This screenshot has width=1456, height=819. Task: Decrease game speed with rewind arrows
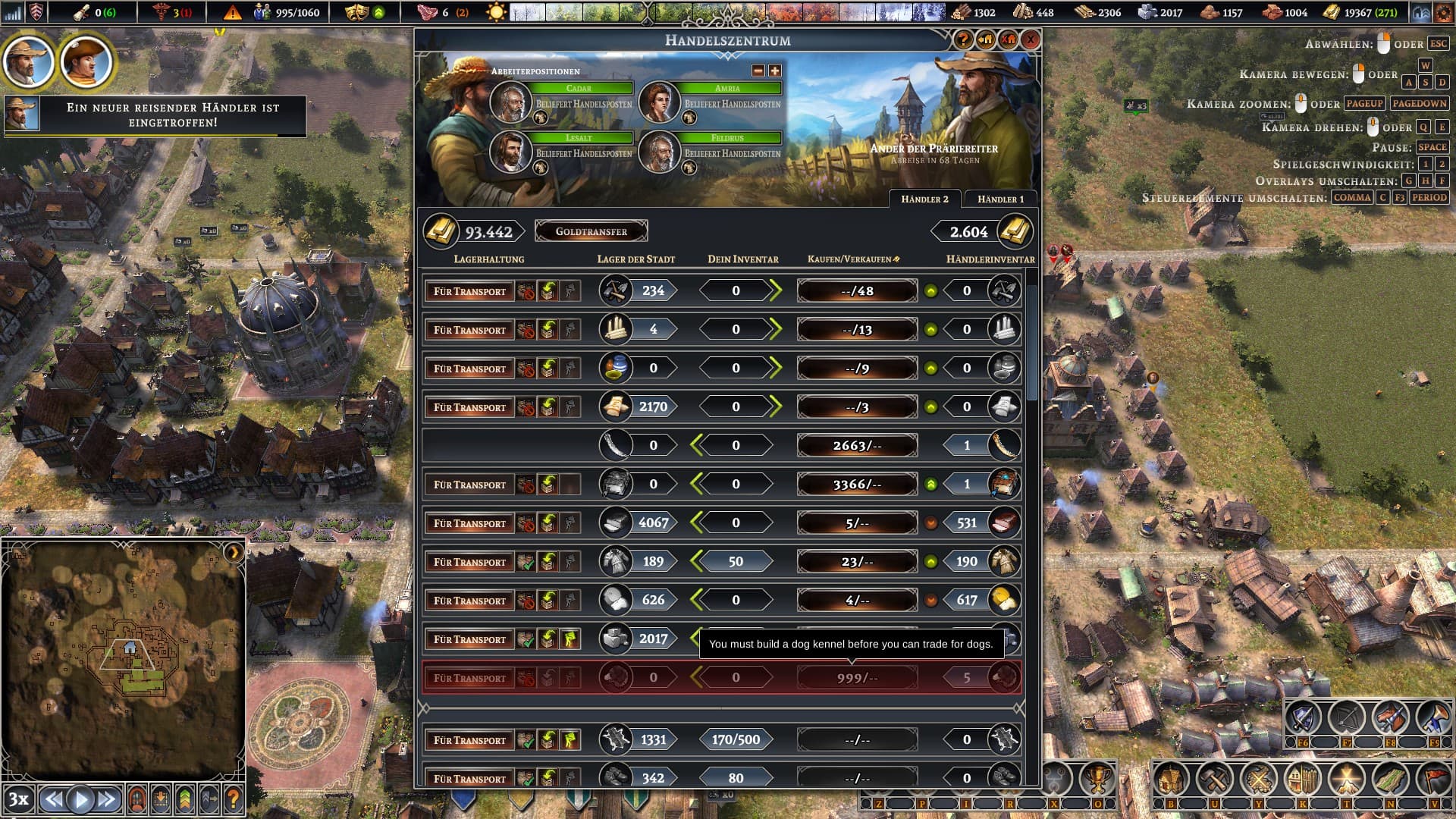[53, 799]
